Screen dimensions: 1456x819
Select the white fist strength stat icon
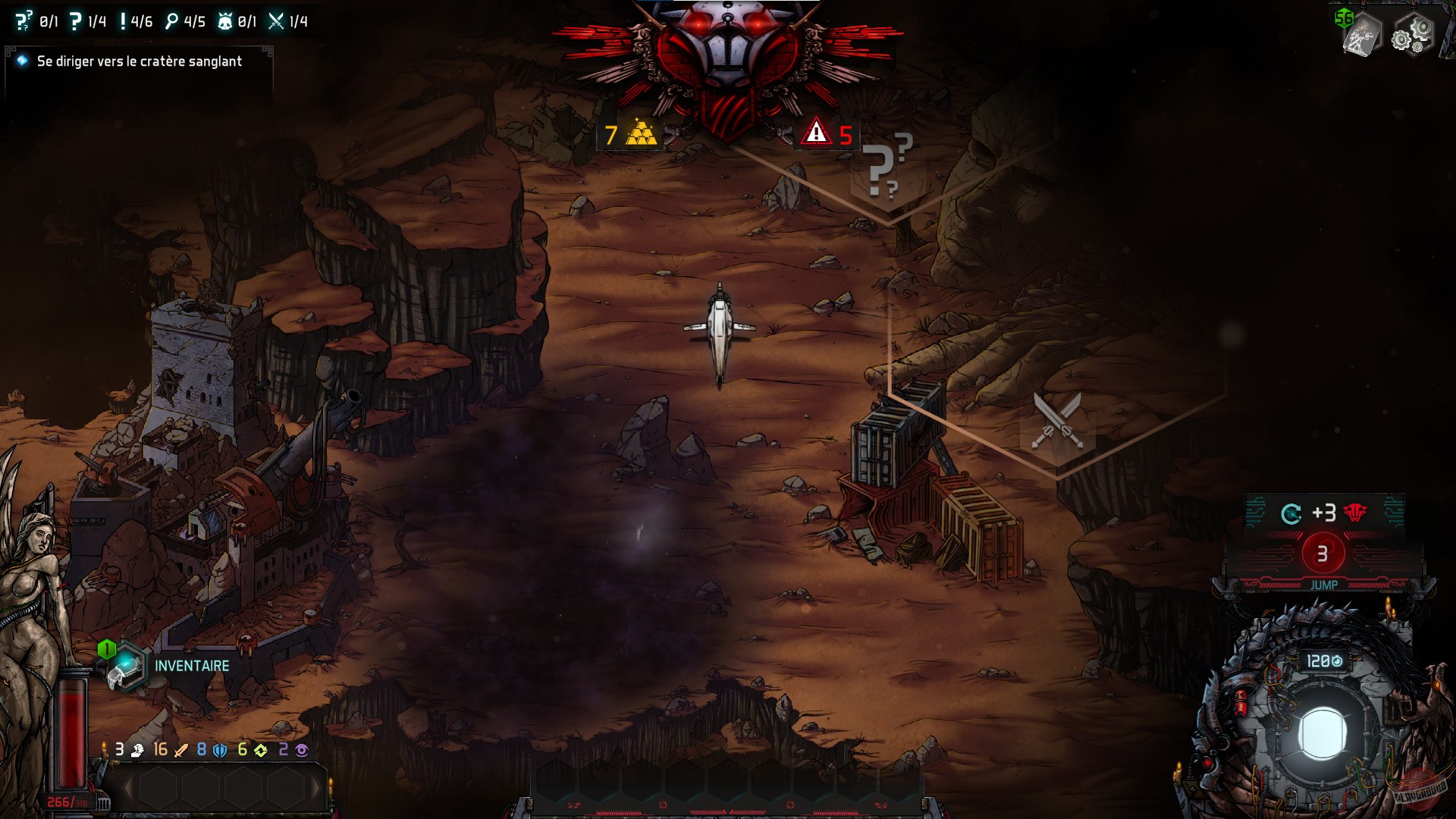(136, 751)
